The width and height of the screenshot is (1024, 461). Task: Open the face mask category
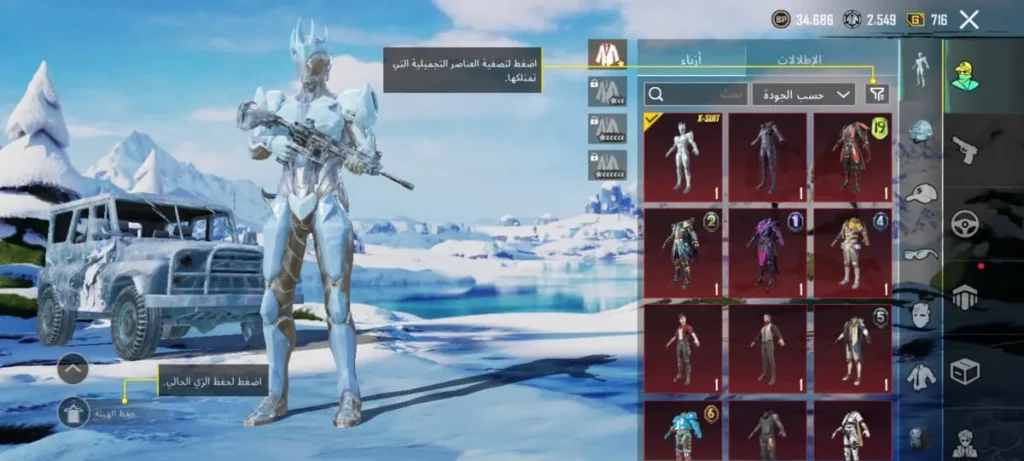pos(920,315)
